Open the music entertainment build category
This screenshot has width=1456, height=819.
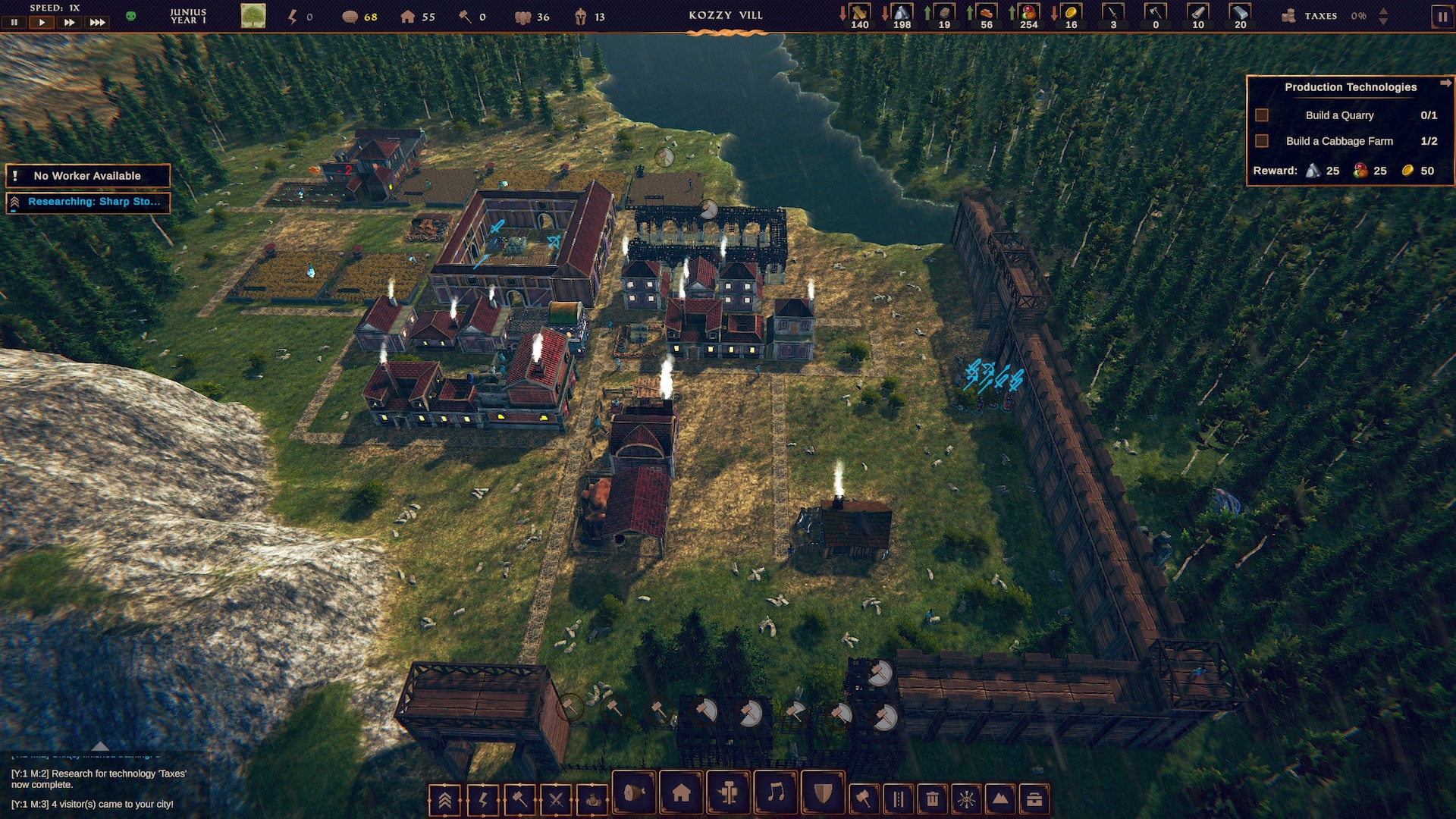pyautogui.click(x=776, y=793)
